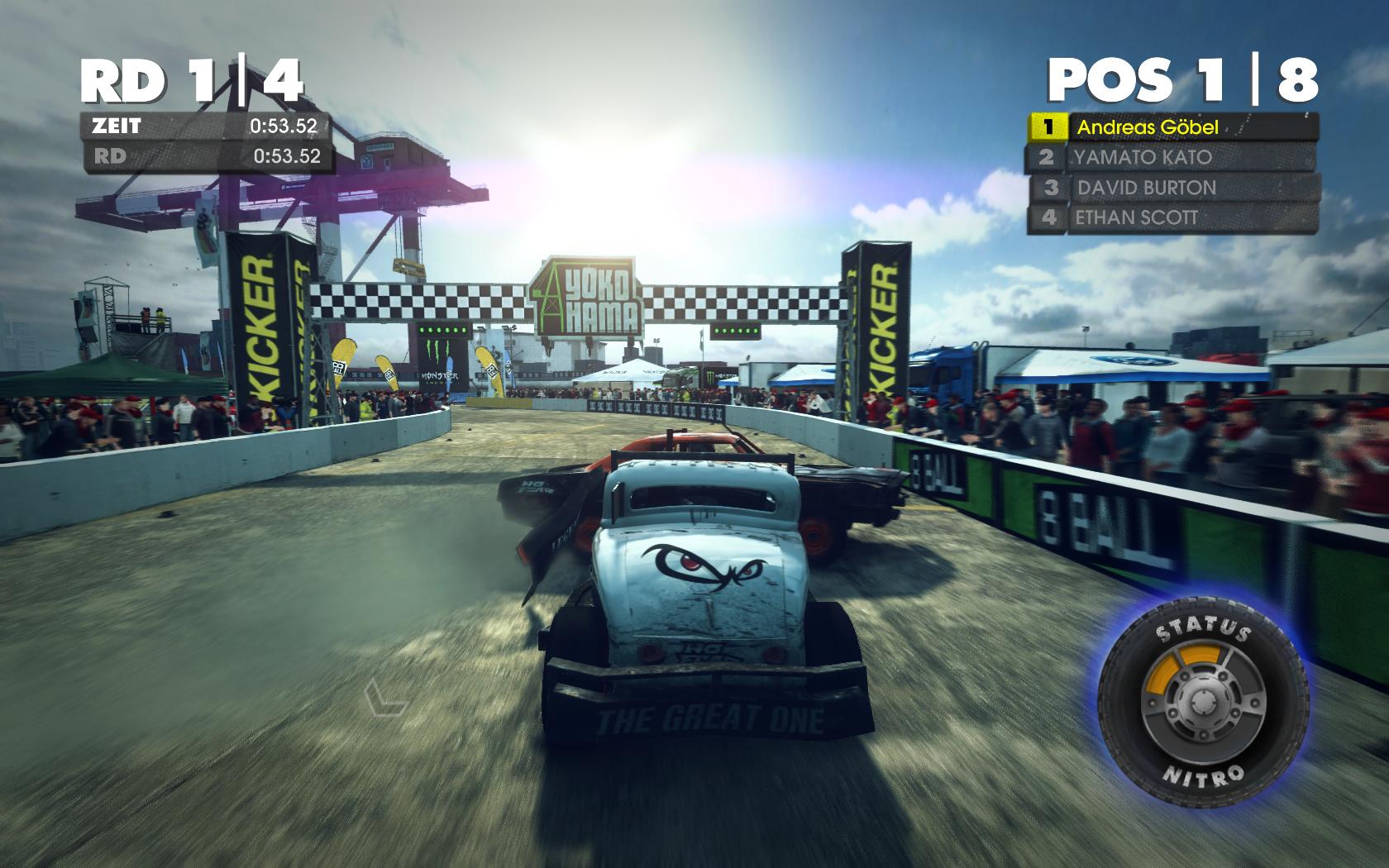Click the Status Nitro tire gauge
This screenshot has height=868, width=1389.
pos(1203,702)
